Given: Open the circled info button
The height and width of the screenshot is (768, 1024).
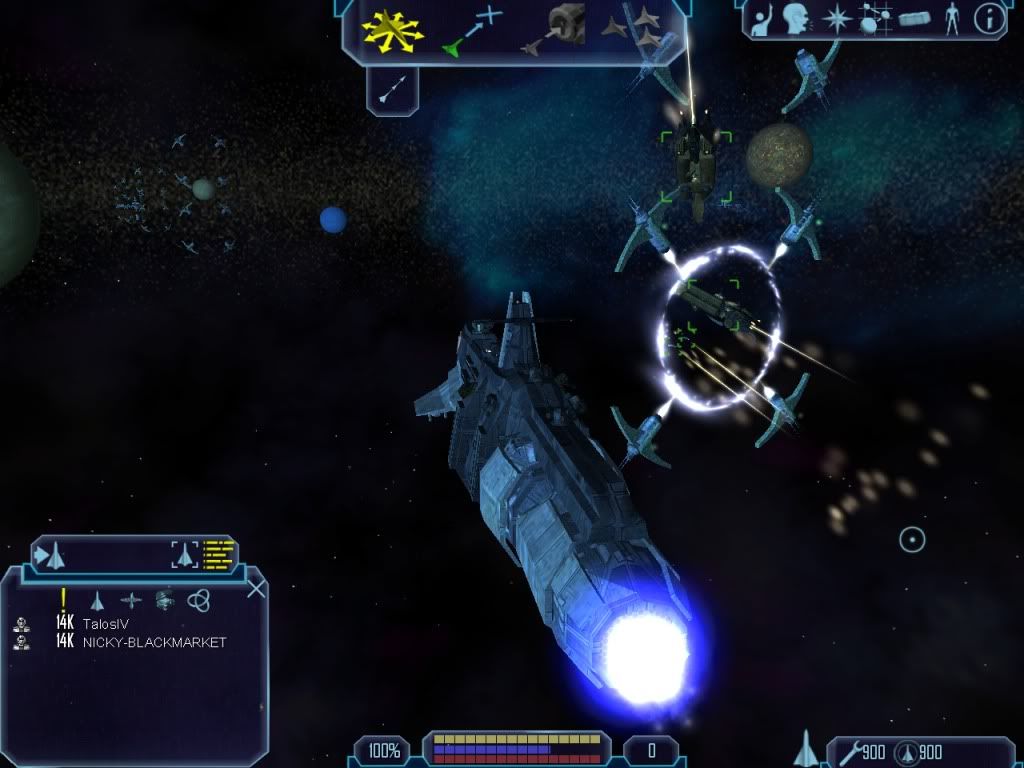Looking at the screenshot, I should [989, 19].
